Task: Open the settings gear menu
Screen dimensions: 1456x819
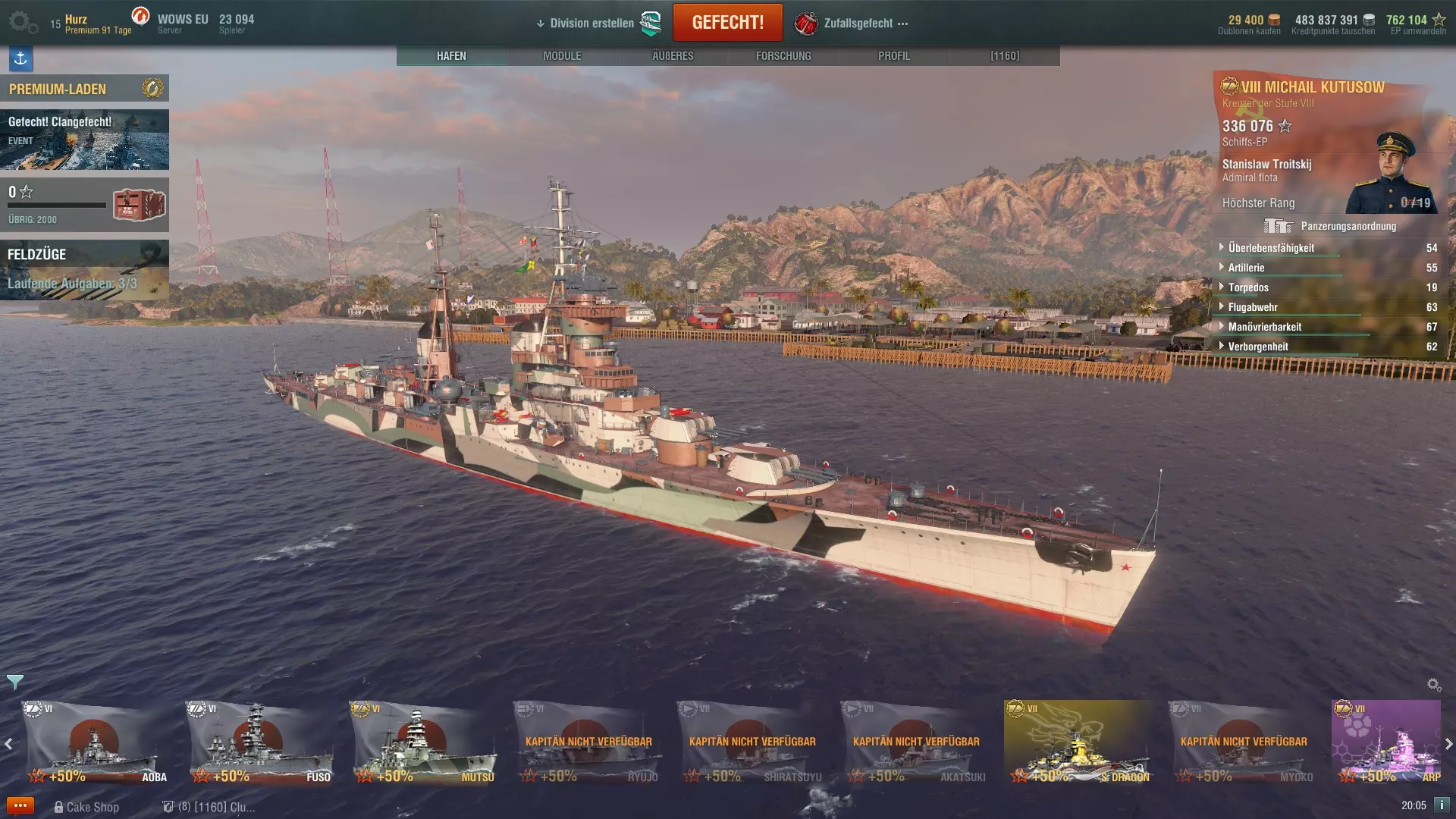Action: [x=21, y=22]
